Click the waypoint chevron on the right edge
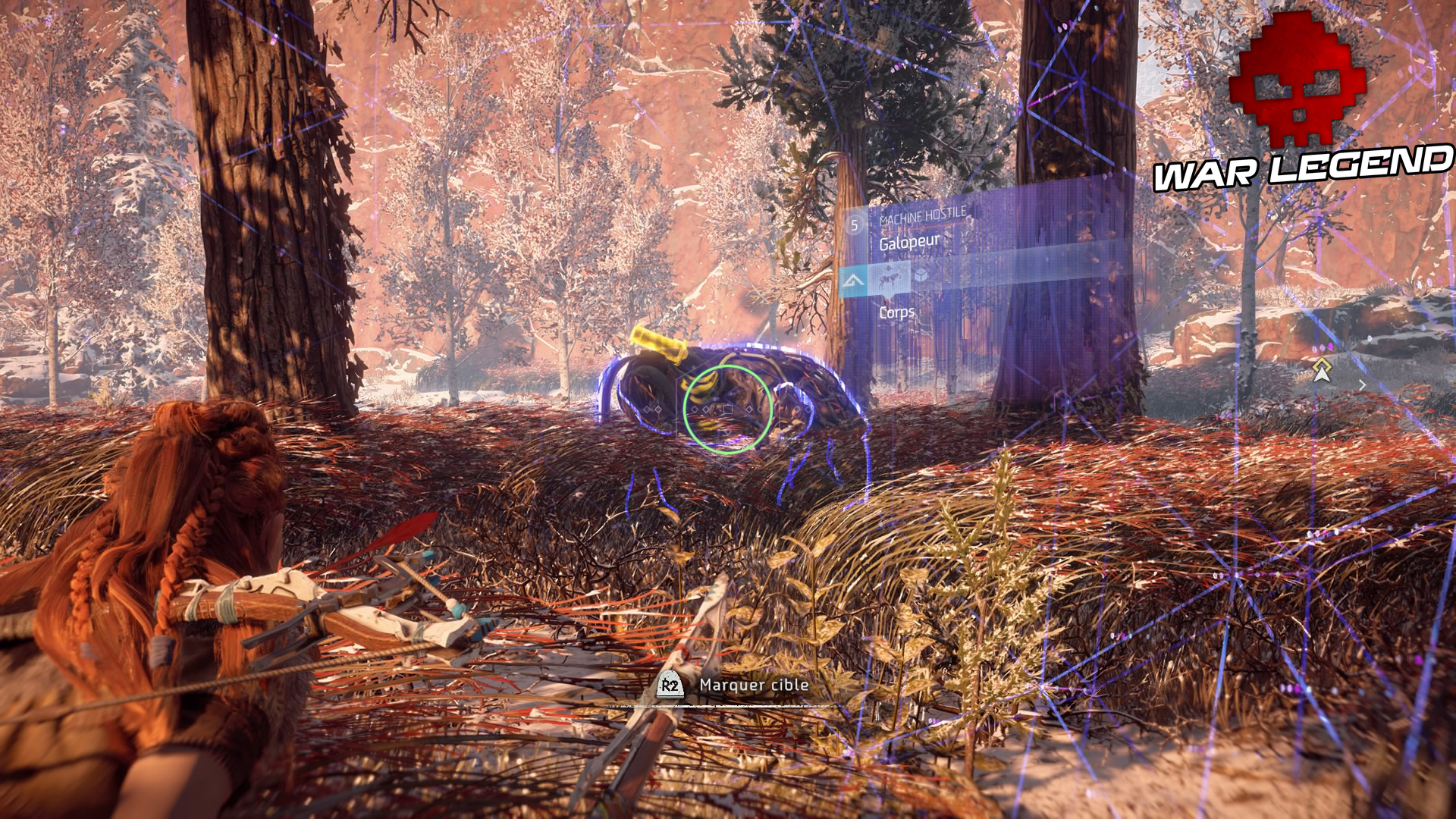 coord(1322,375)
